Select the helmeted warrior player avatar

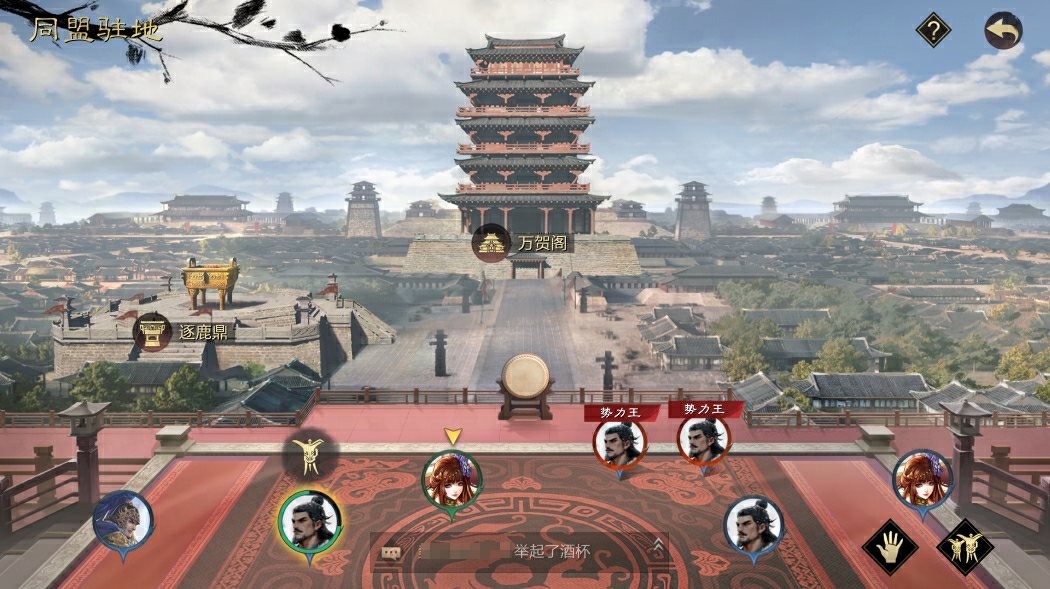(x=123, y=521)
